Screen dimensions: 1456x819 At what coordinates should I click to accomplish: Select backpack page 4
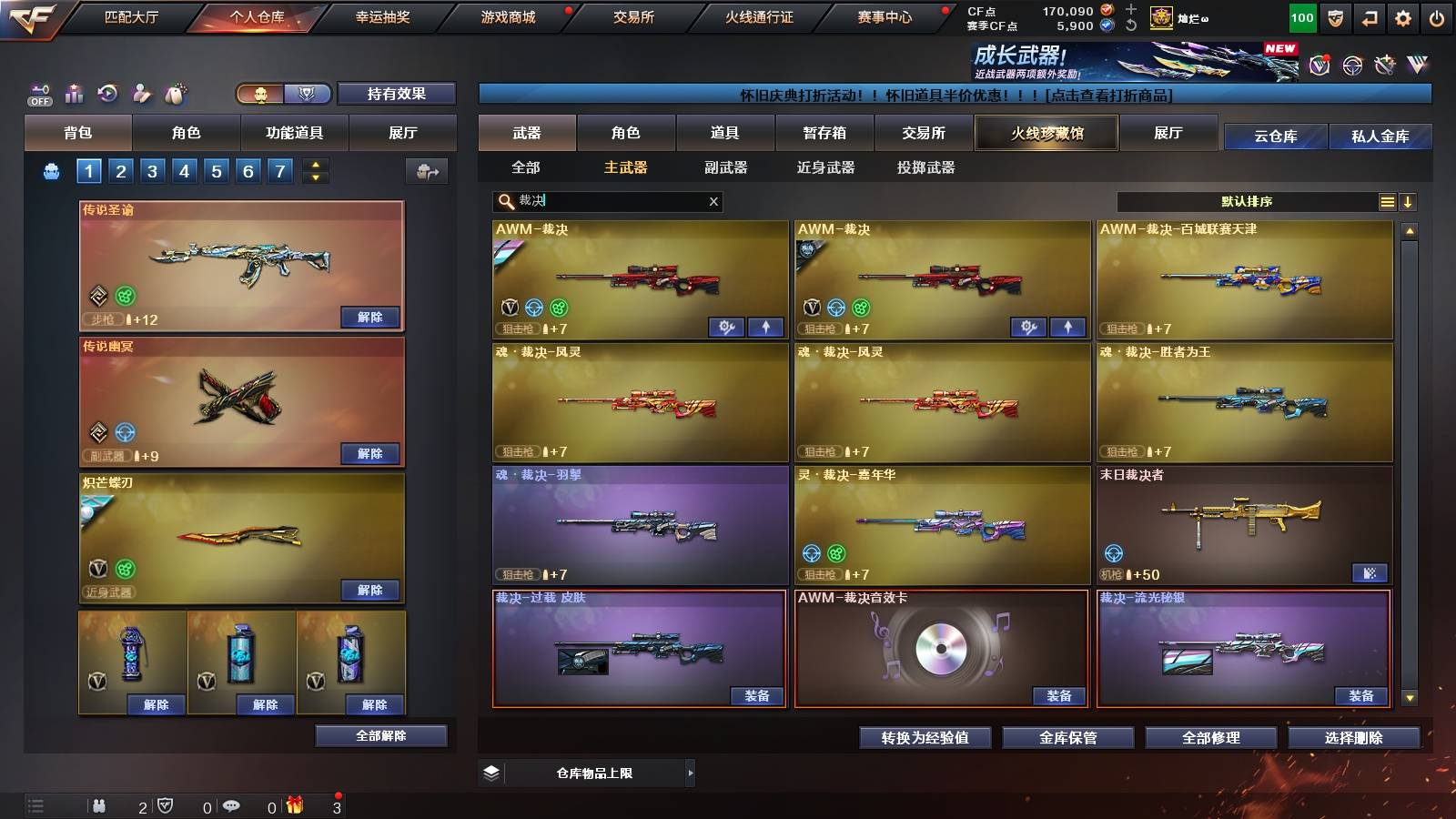[x=186, y=169]
